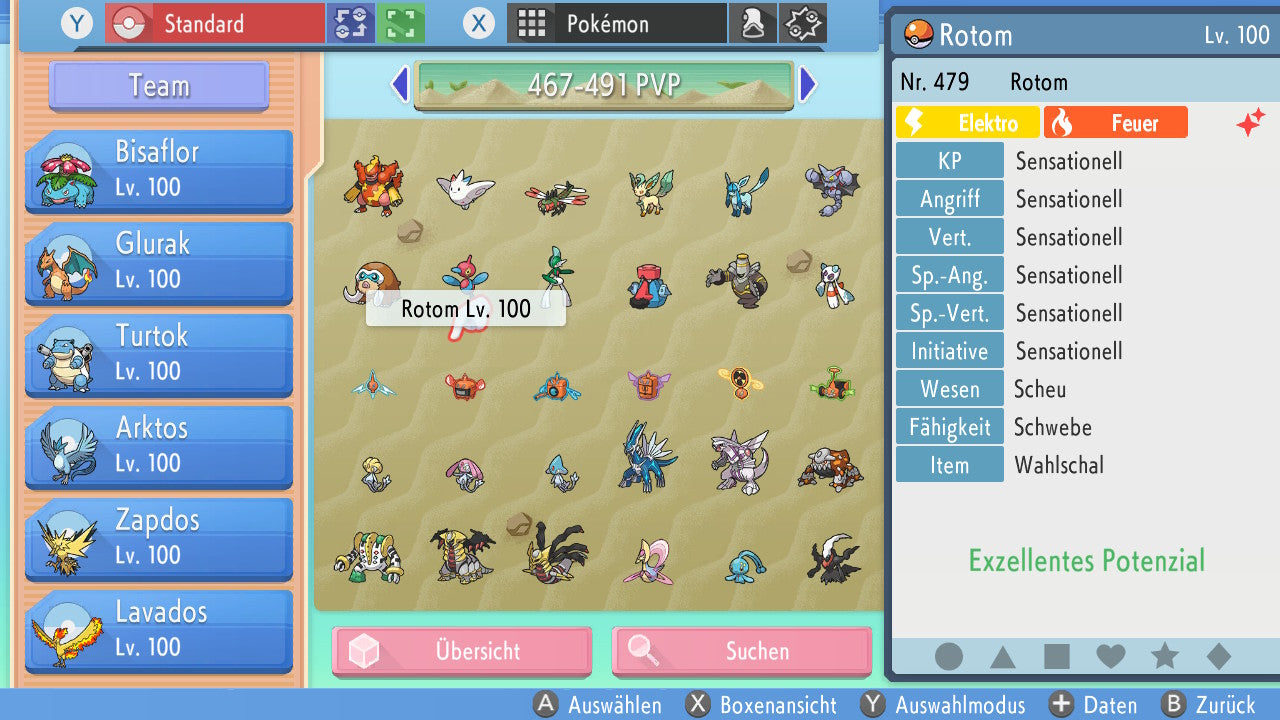Click the Übersicht button
This screenshot has height=720, width=1280.
point(461,651)
